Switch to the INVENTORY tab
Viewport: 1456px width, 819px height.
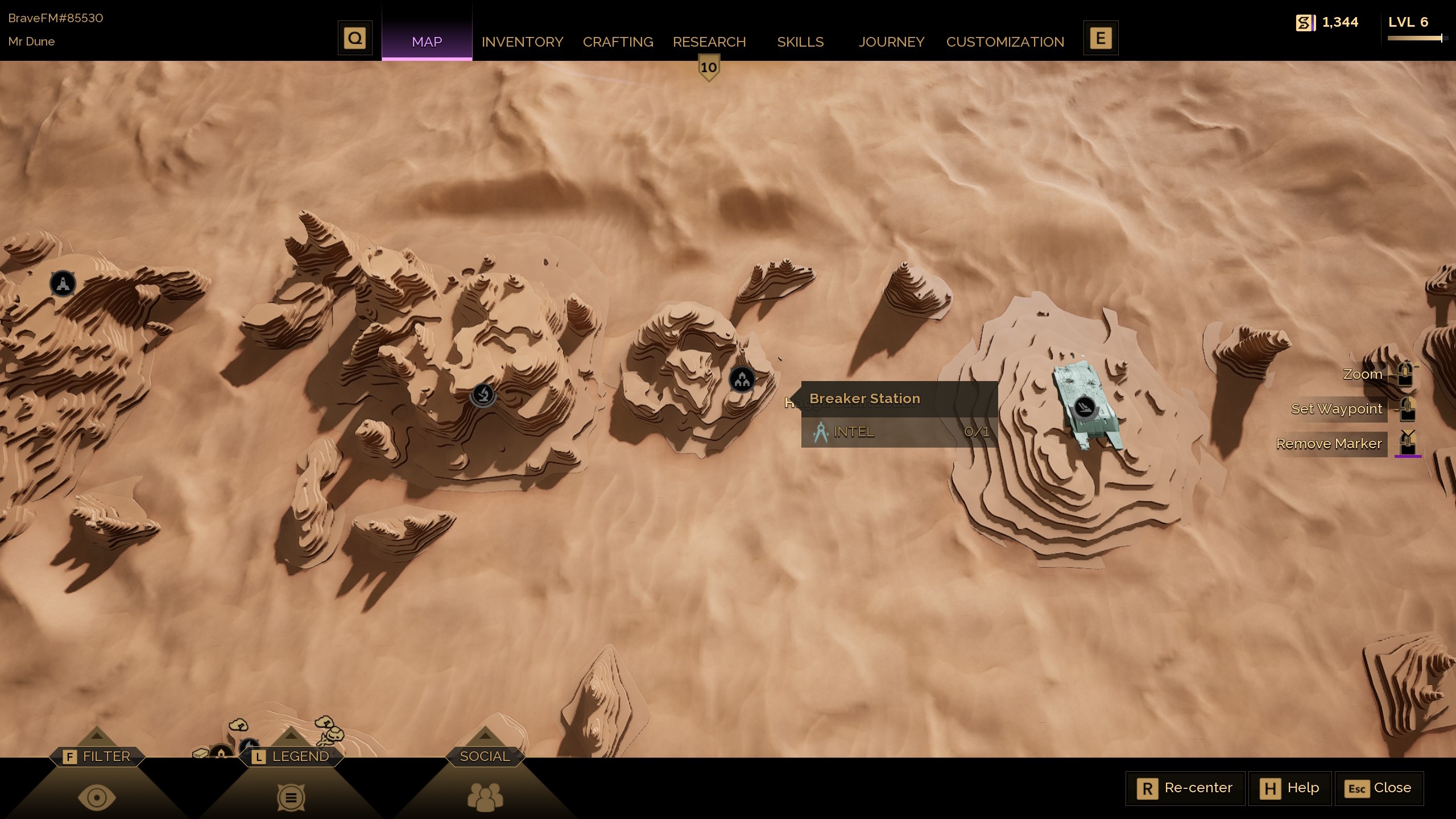(x=522, y=42)
